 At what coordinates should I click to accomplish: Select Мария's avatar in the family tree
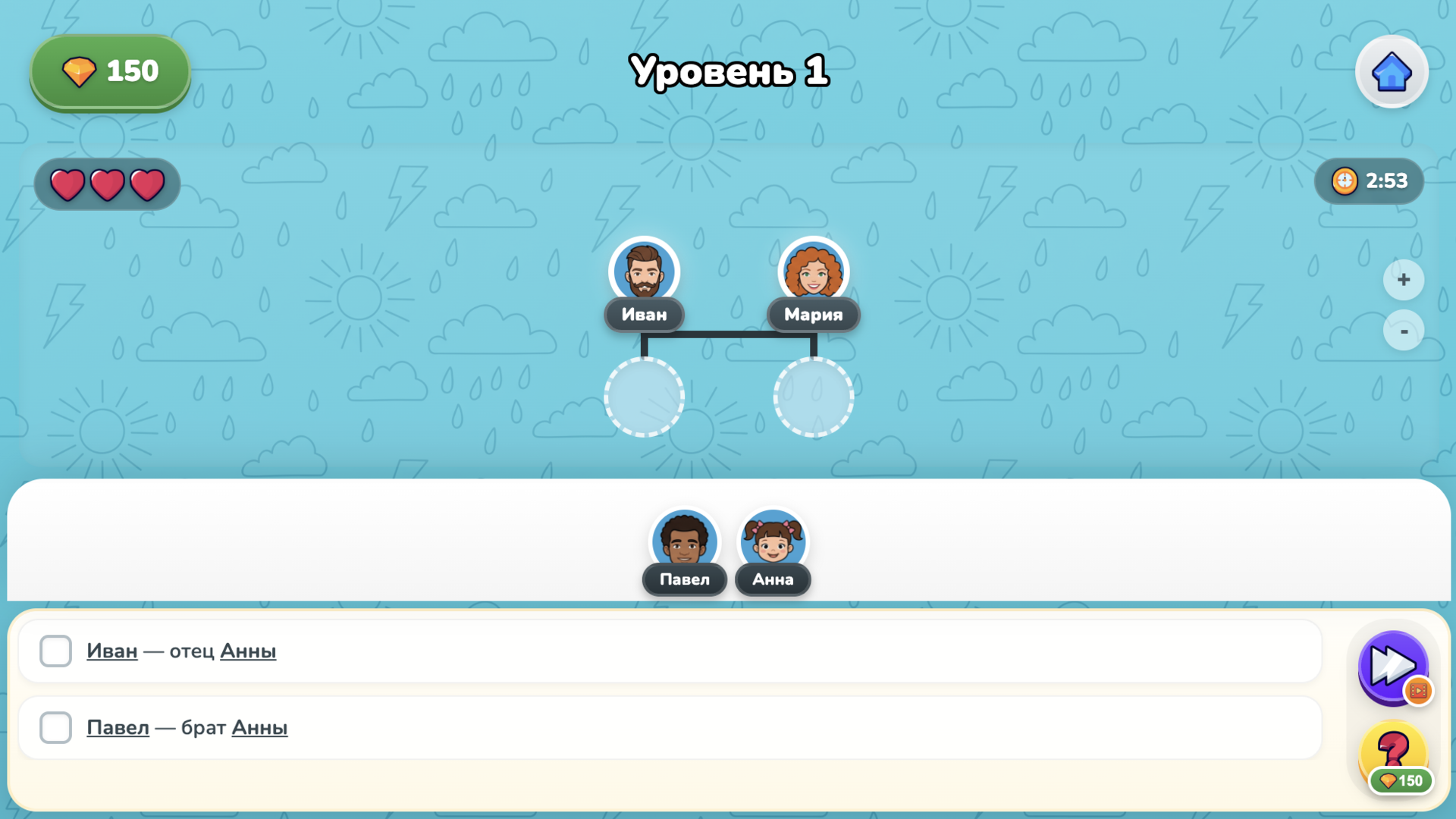813,271
